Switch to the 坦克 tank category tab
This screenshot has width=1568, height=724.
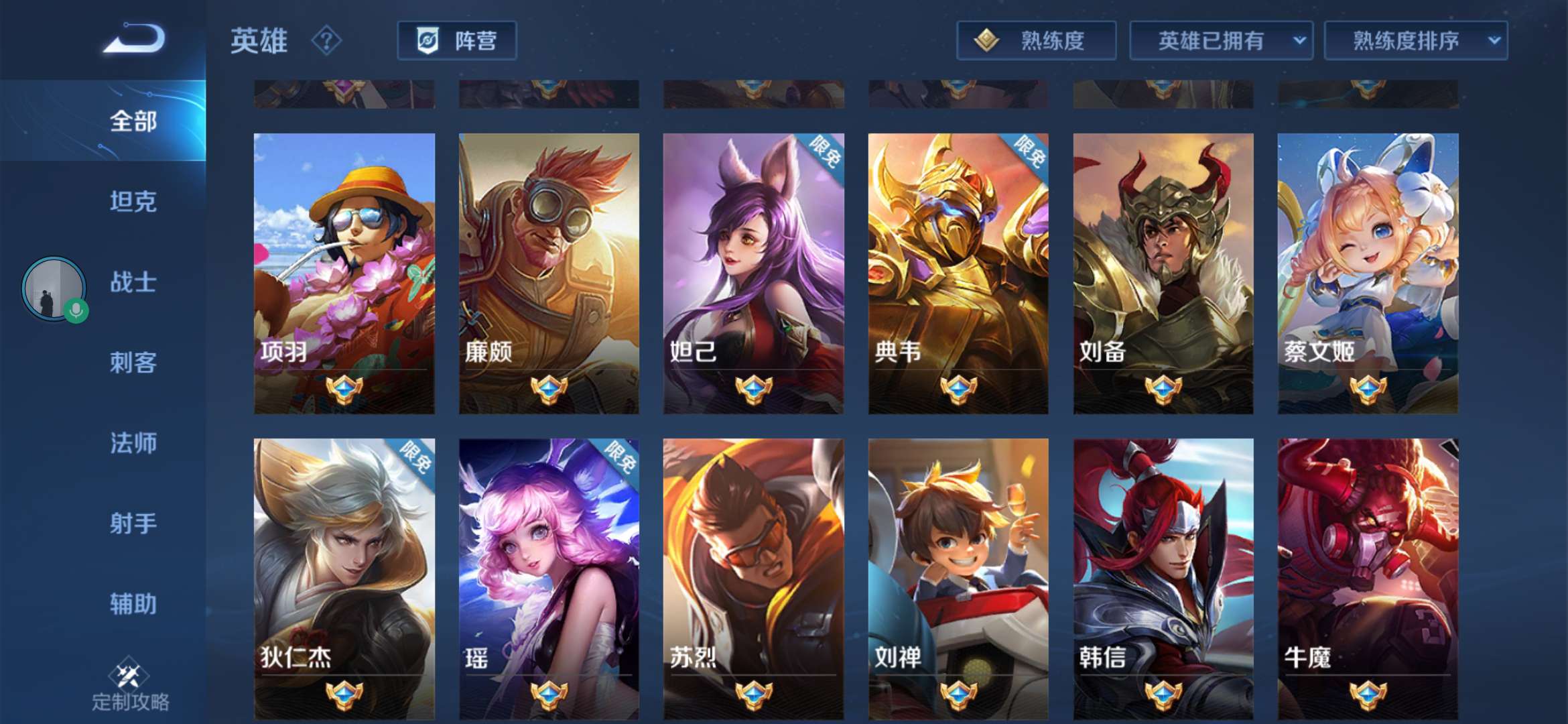(131, 202)
